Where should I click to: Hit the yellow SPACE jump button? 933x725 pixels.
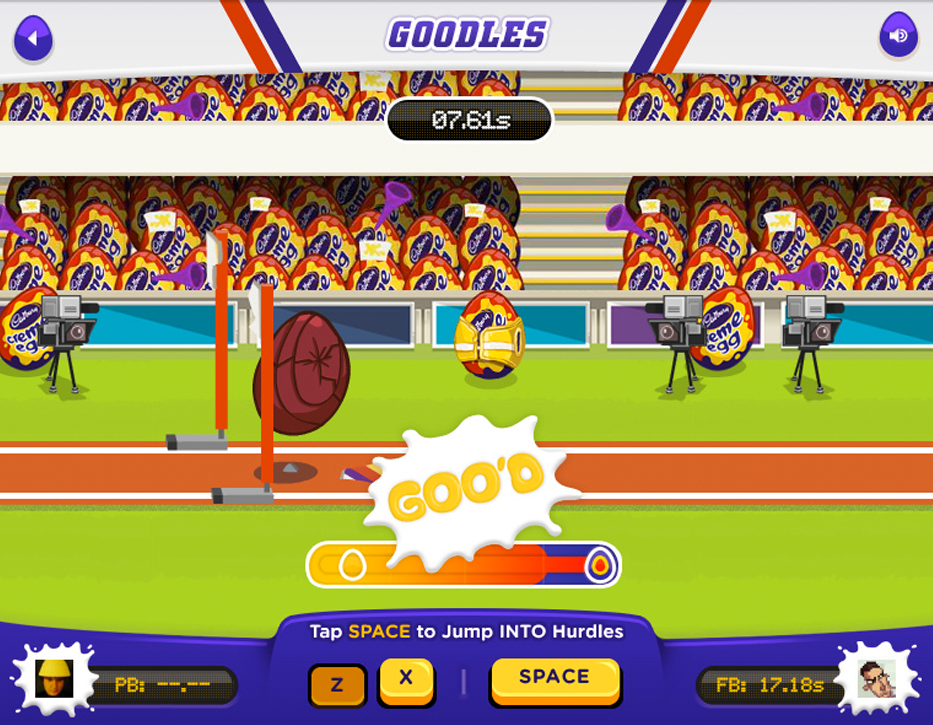(x=554, y=678)
